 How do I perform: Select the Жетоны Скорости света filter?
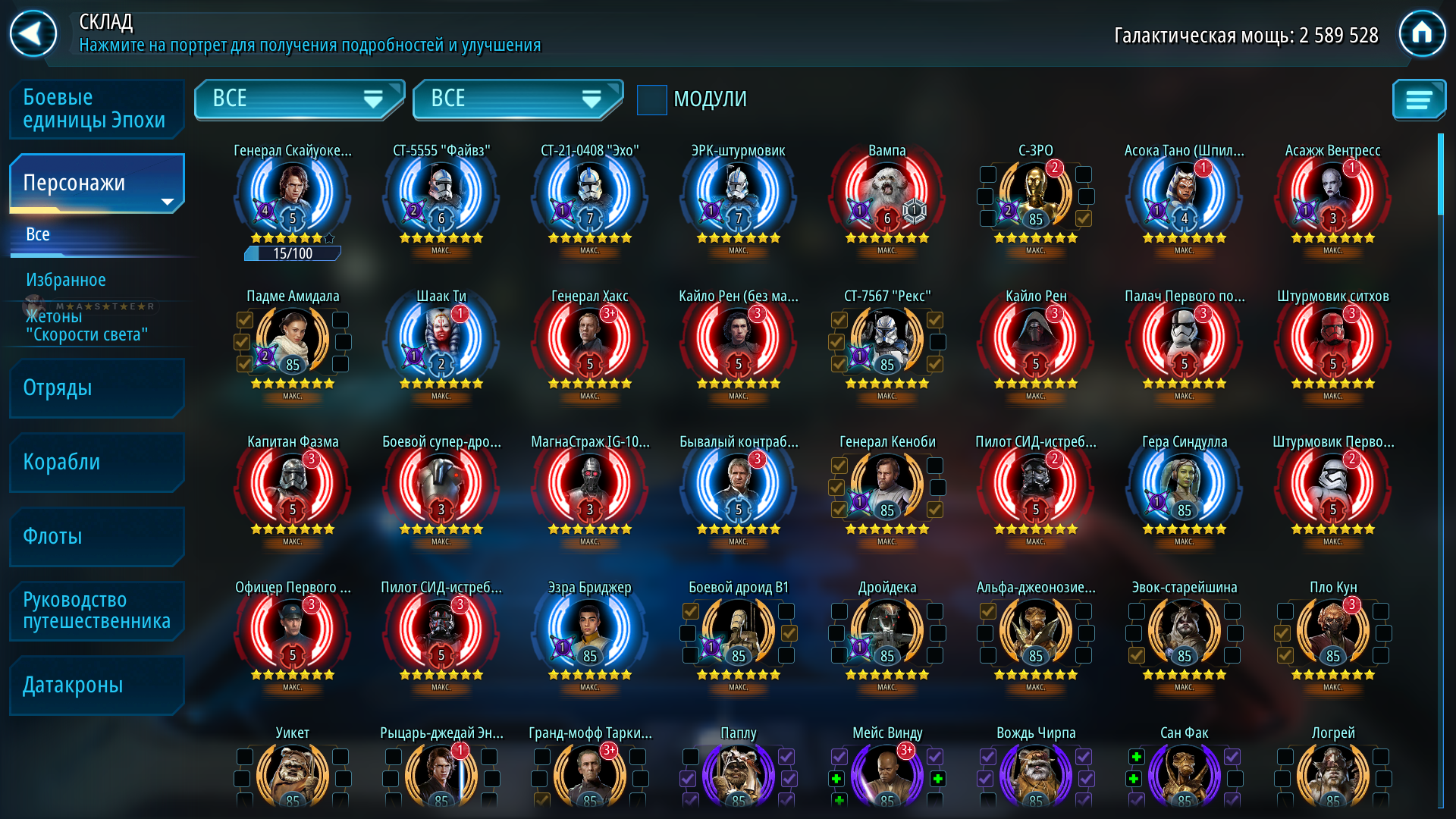pyautogui.click(x=86, y=326)
